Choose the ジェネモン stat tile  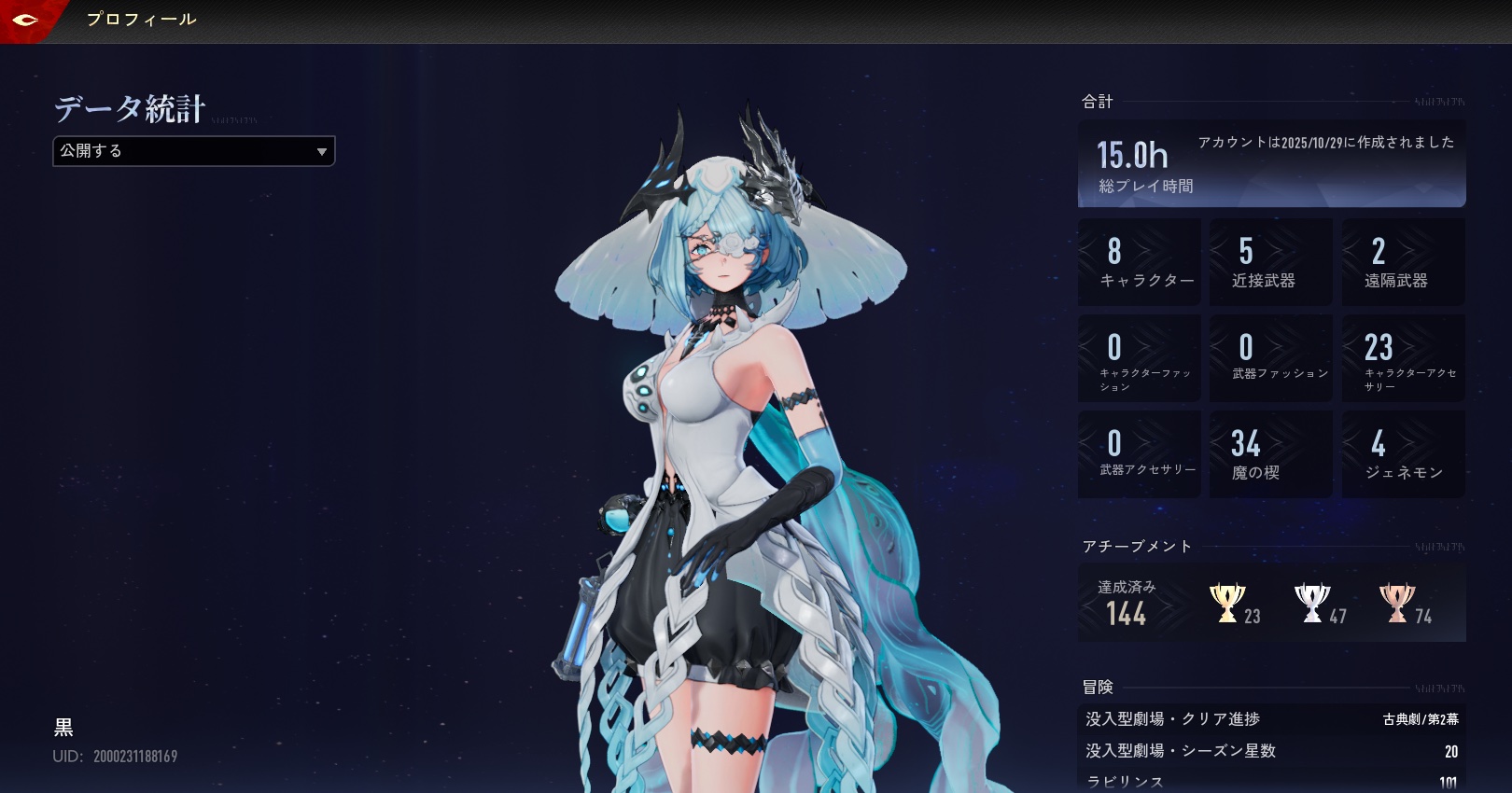pos(1403,454)
